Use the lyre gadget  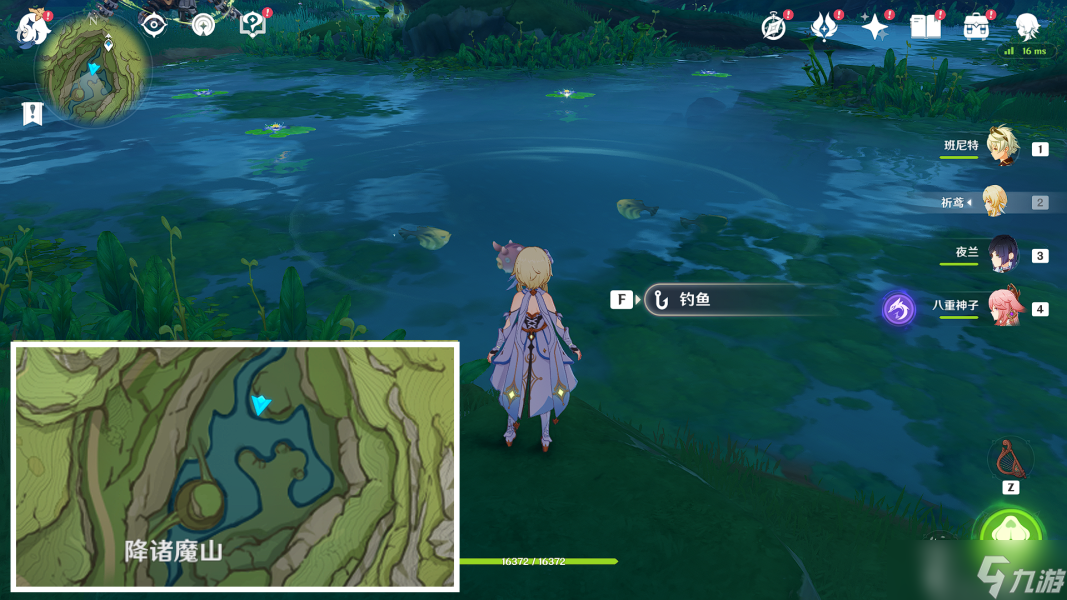pyautogui.click(x=1010, y=459)
